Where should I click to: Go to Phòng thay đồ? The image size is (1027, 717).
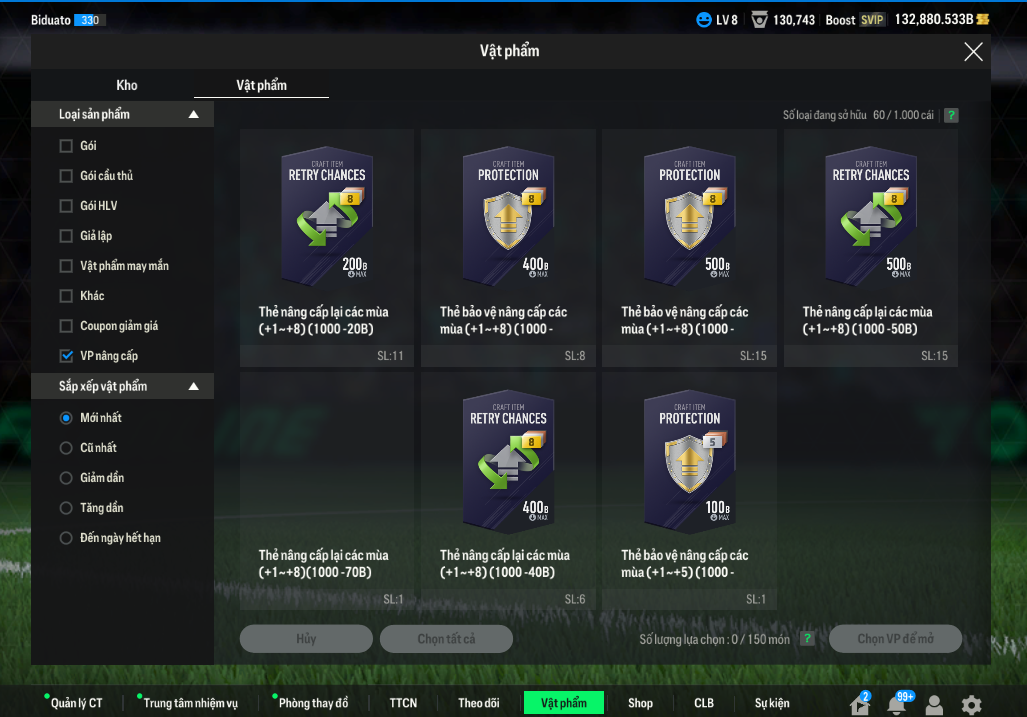pyautogui.click(x=313, y=703)
